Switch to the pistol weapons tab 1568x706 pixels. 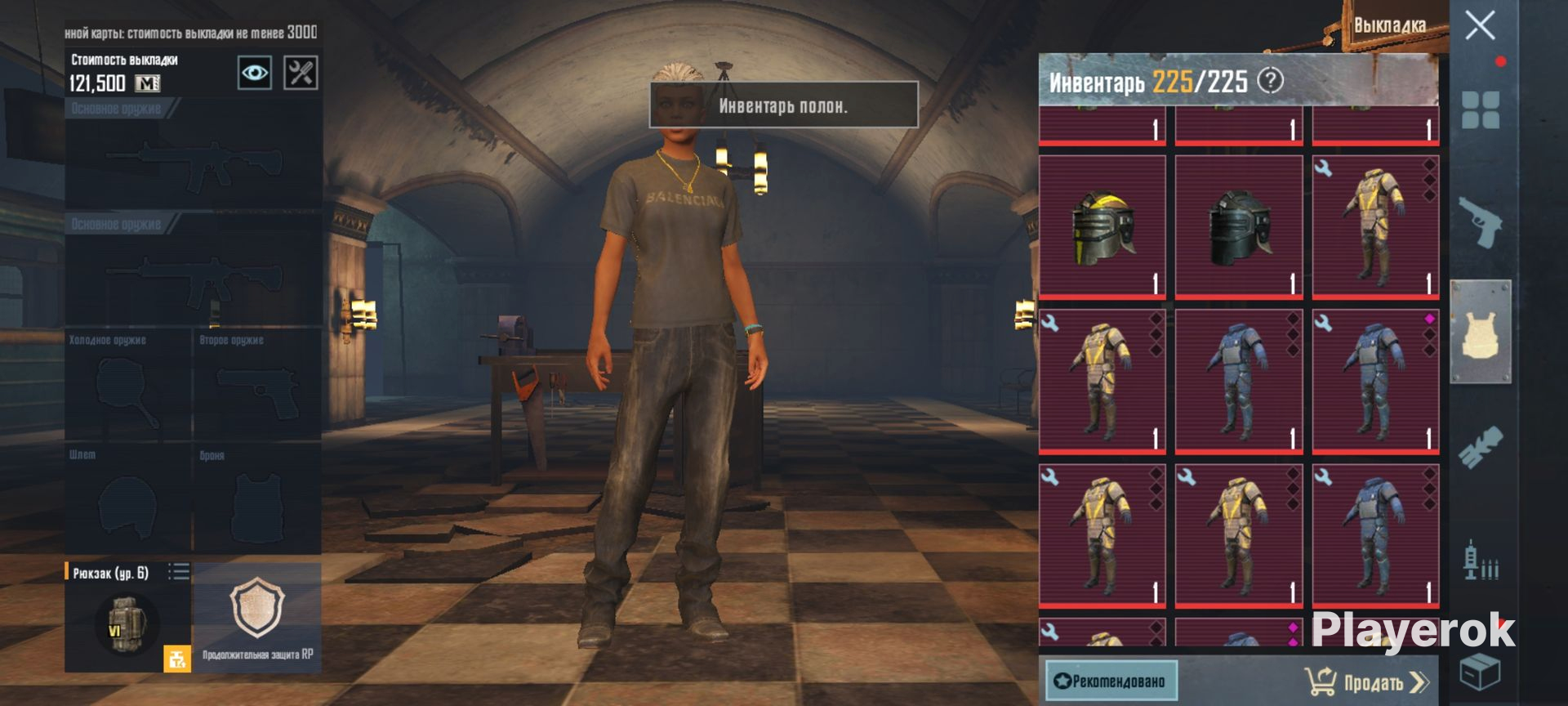pyautogui.click(x=1480, y=222)
